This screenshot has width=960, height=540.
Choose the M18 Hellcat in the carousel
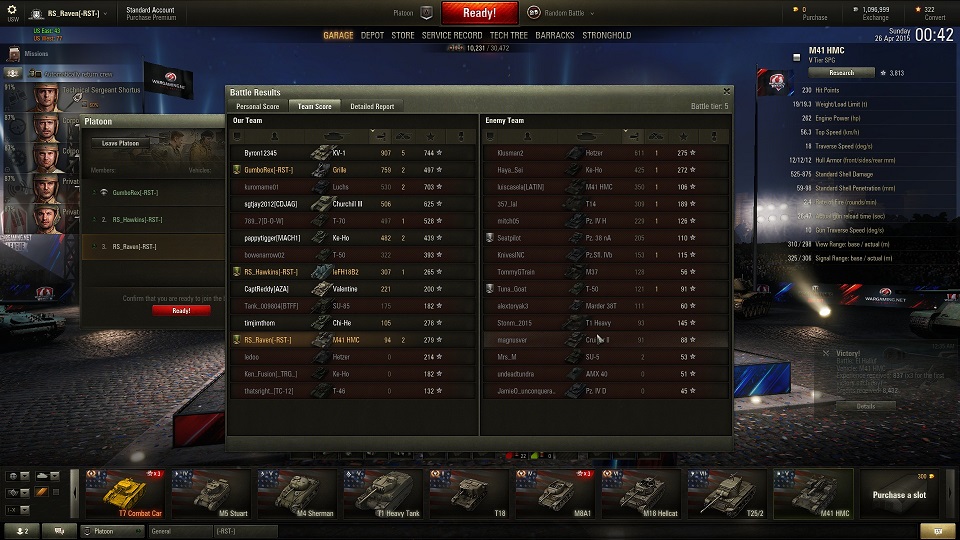pyautogui.click(x=639, y=493)
